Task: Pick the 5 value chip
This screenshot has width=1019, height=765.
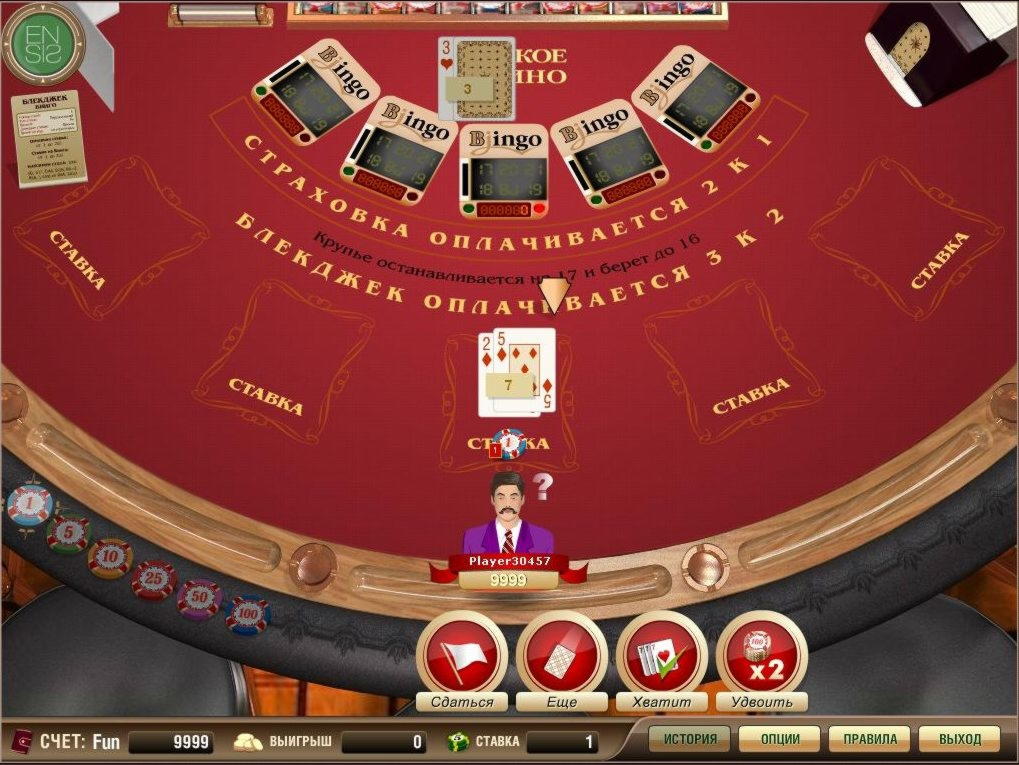Action: tap(68, 534)
